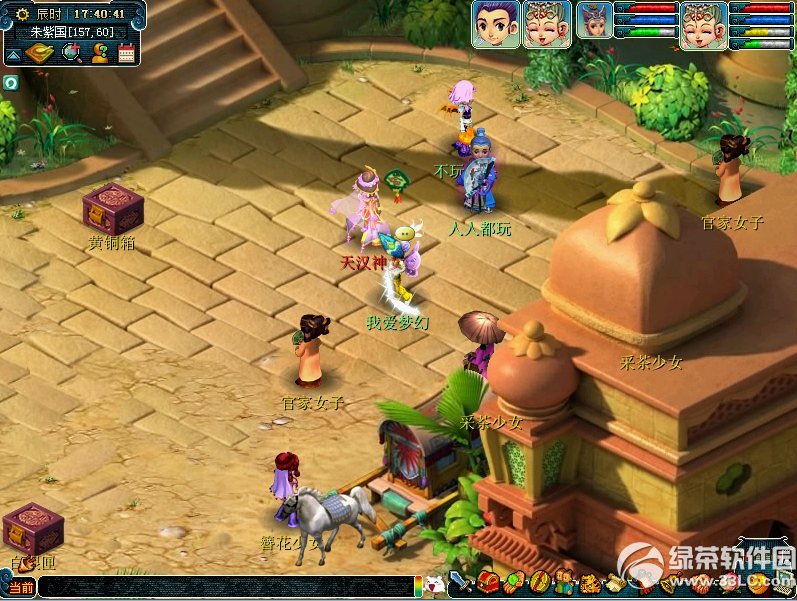Image resolution: width=797 pixels, height=601 pixels.
Task: Collapse the top-left info panel with the arrow button
Action: [x=15, y=54]
